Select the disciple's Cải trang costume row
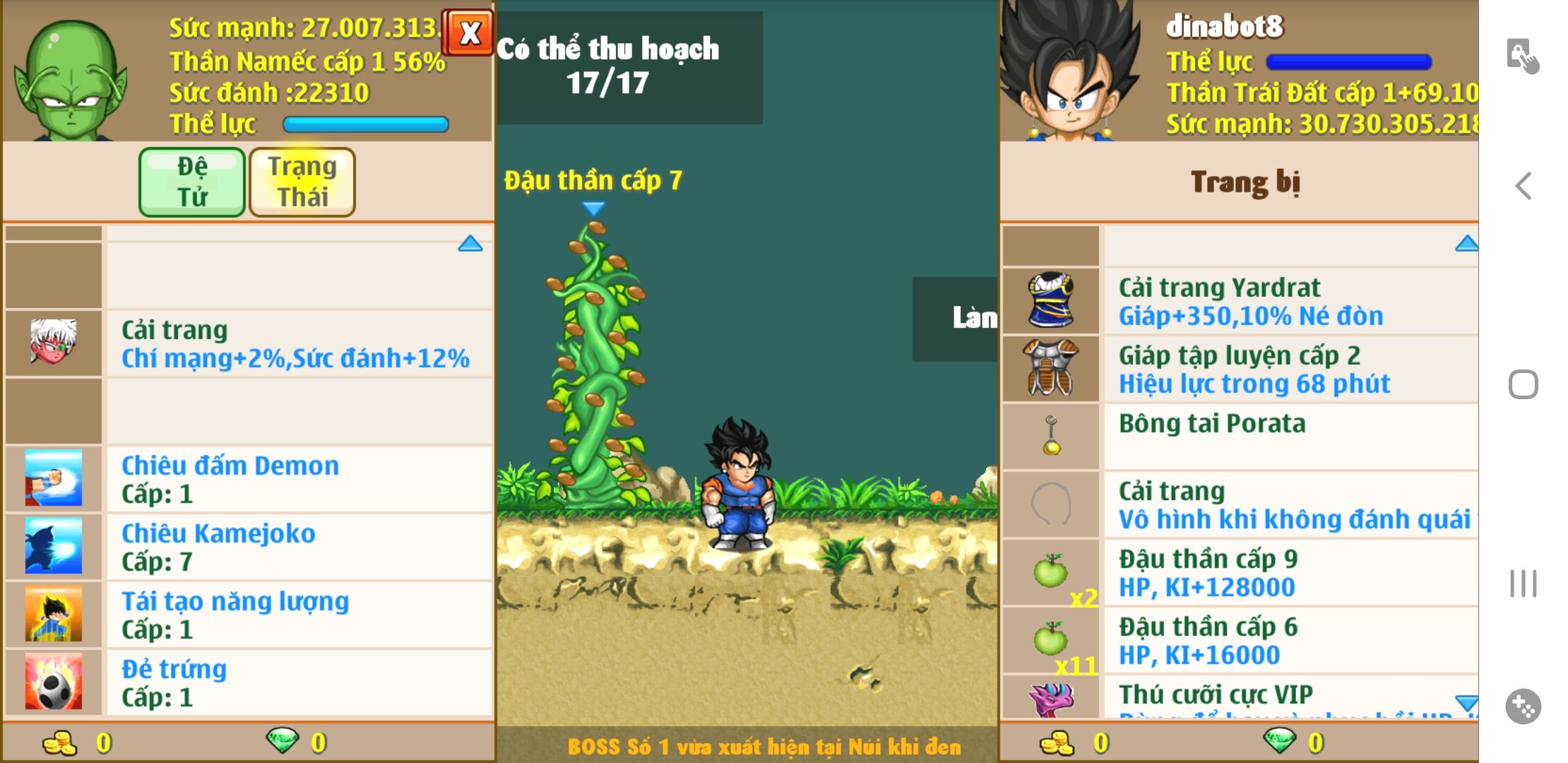 coord(297,344)
